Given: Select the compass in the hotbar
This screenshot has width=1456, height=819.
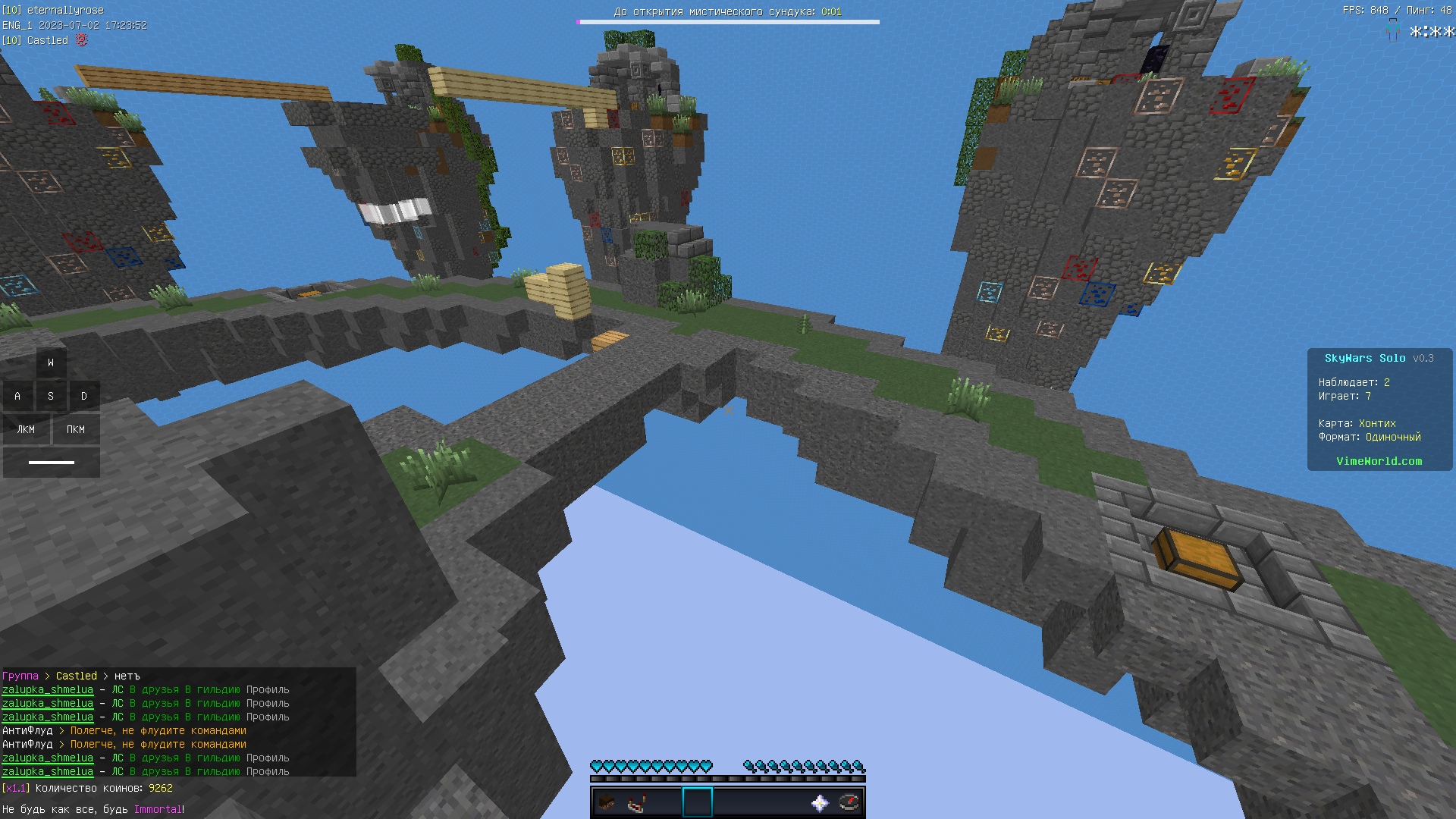Looking at the screenshot, I should pos(849,802).
